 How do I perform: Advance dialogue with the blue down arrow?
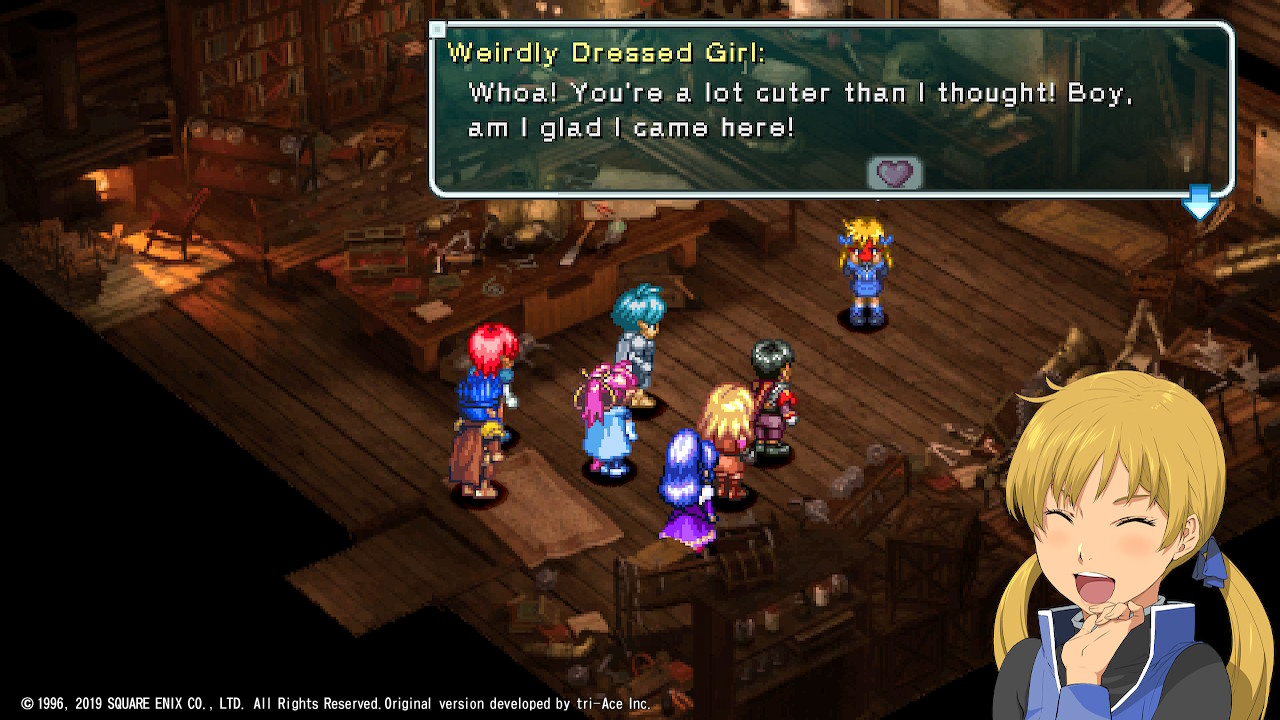coord(1199,203)
